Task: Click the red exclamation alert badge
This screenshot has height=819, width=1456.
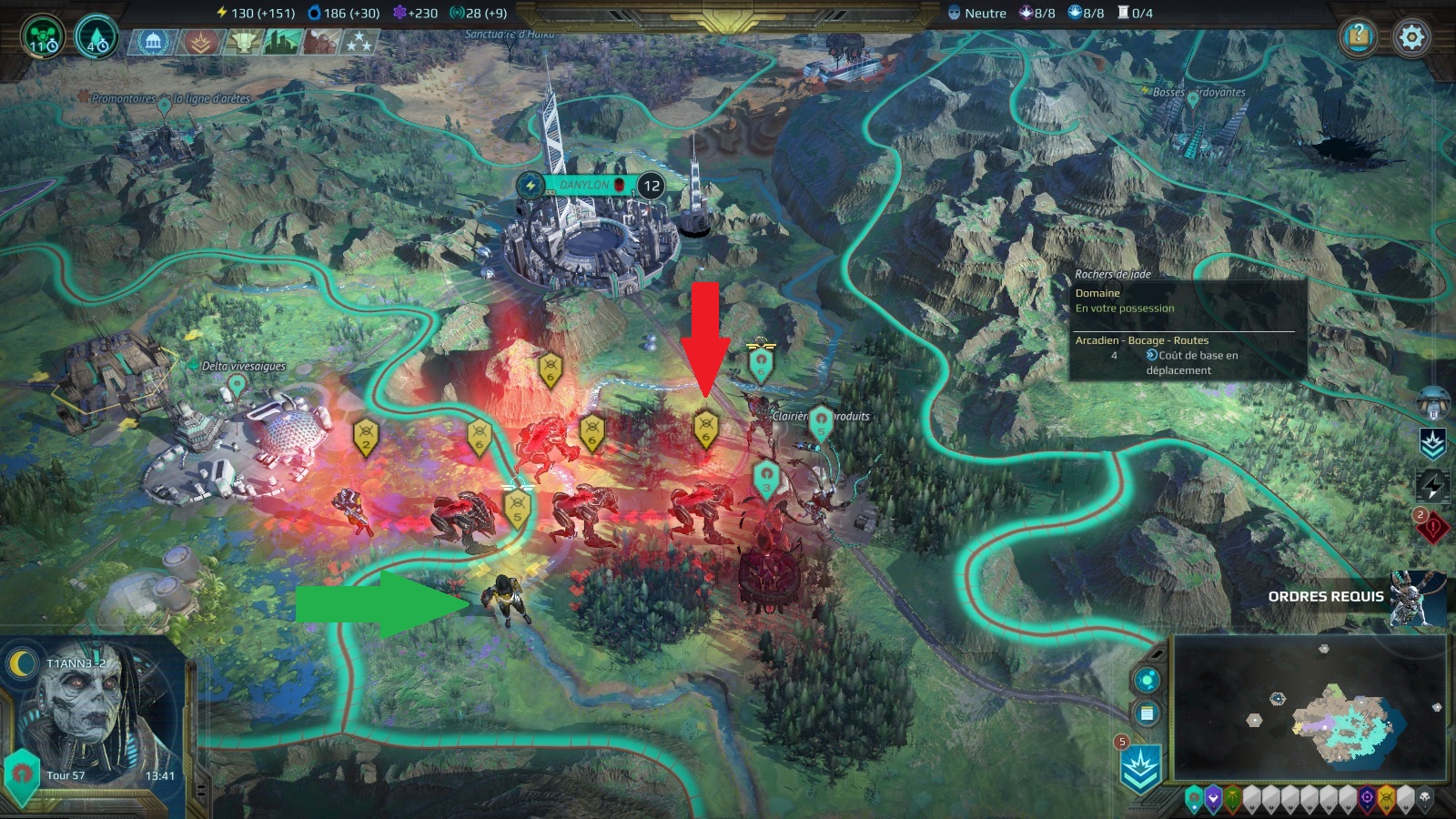Action: point(1431,528)
